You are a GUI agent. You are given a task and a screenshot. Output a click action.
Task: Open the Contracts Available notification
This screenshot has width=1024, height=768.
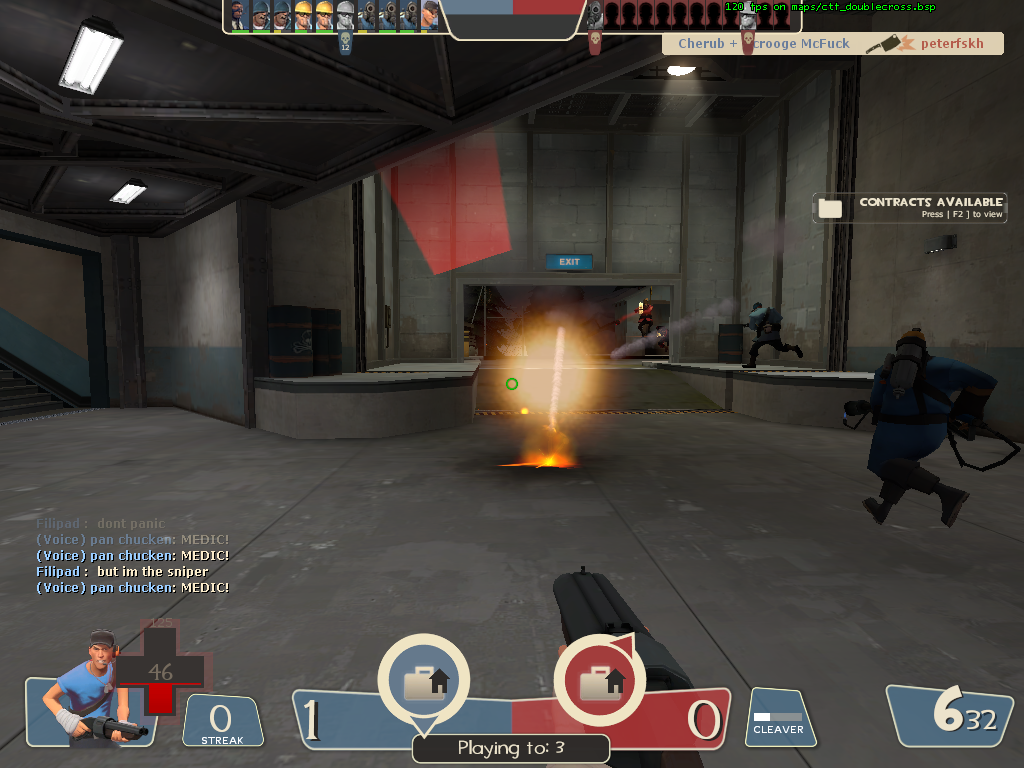[x=910, y=207]
